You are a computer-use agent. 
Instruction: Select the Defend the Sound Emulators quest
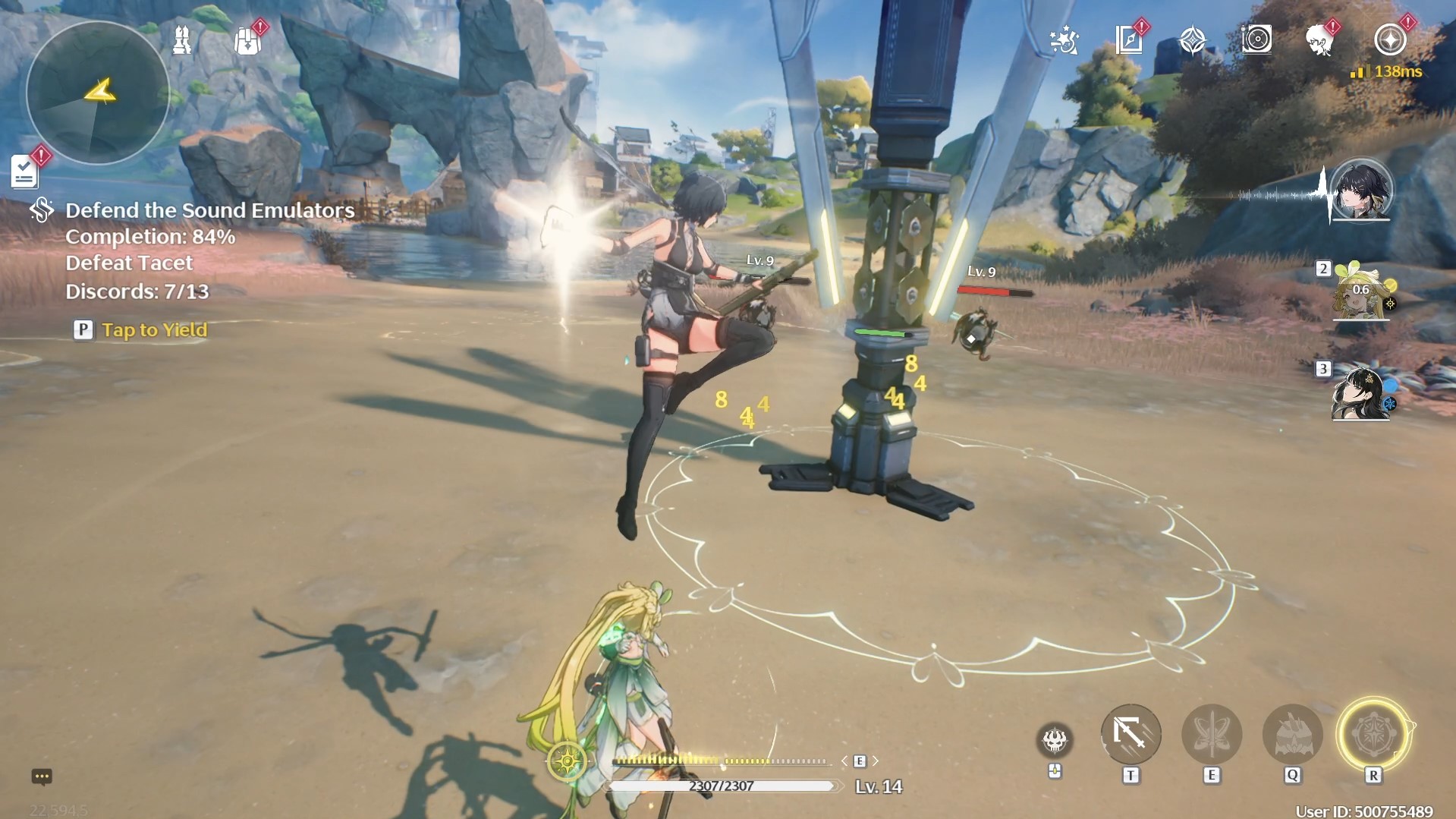pyautogui.click(x=209, y=211)
